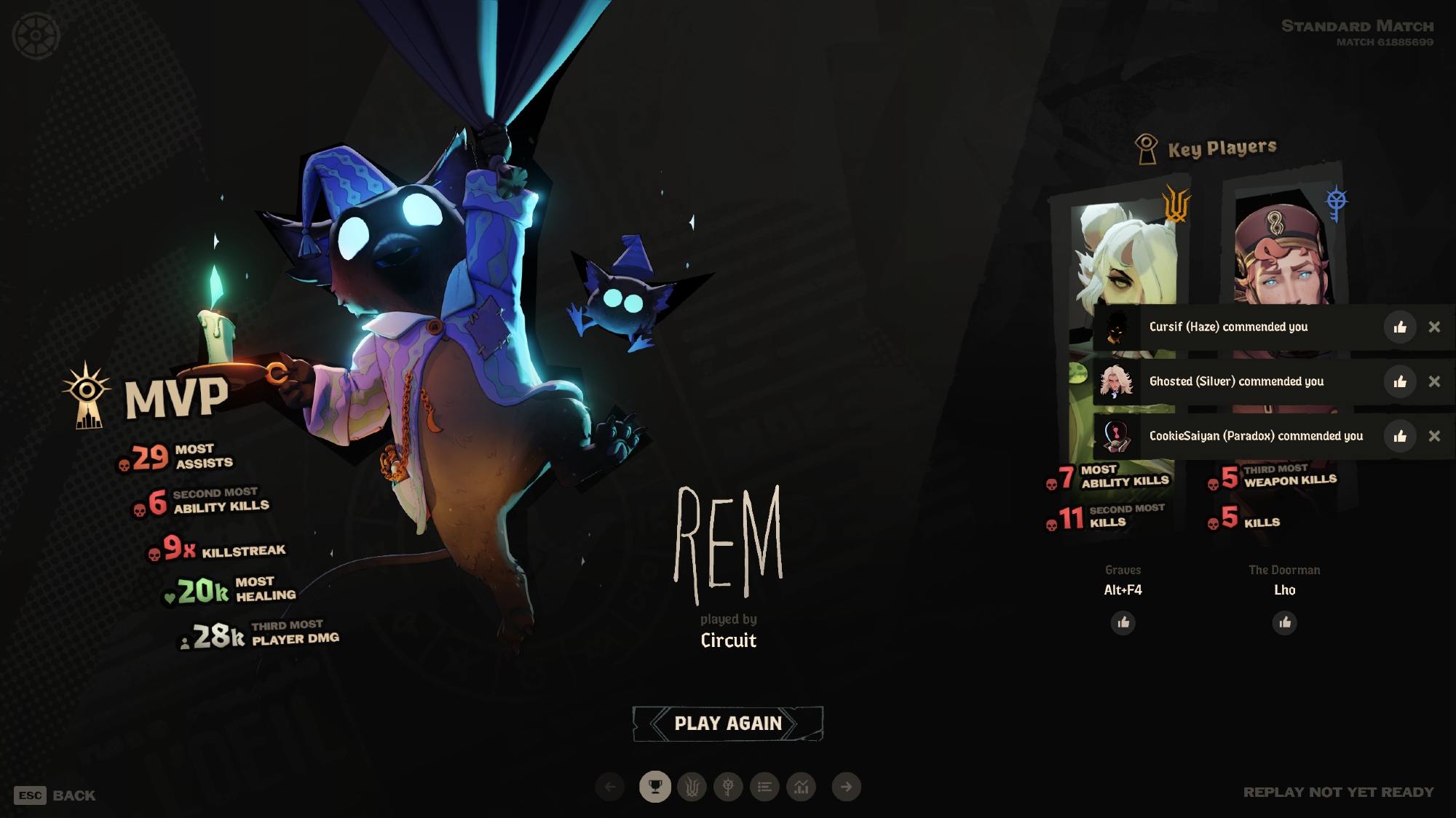Commend The Doorman player Lho
Image resolution: width=1456 pixels, height=818 pixels.
click(x=1285, y=623)
